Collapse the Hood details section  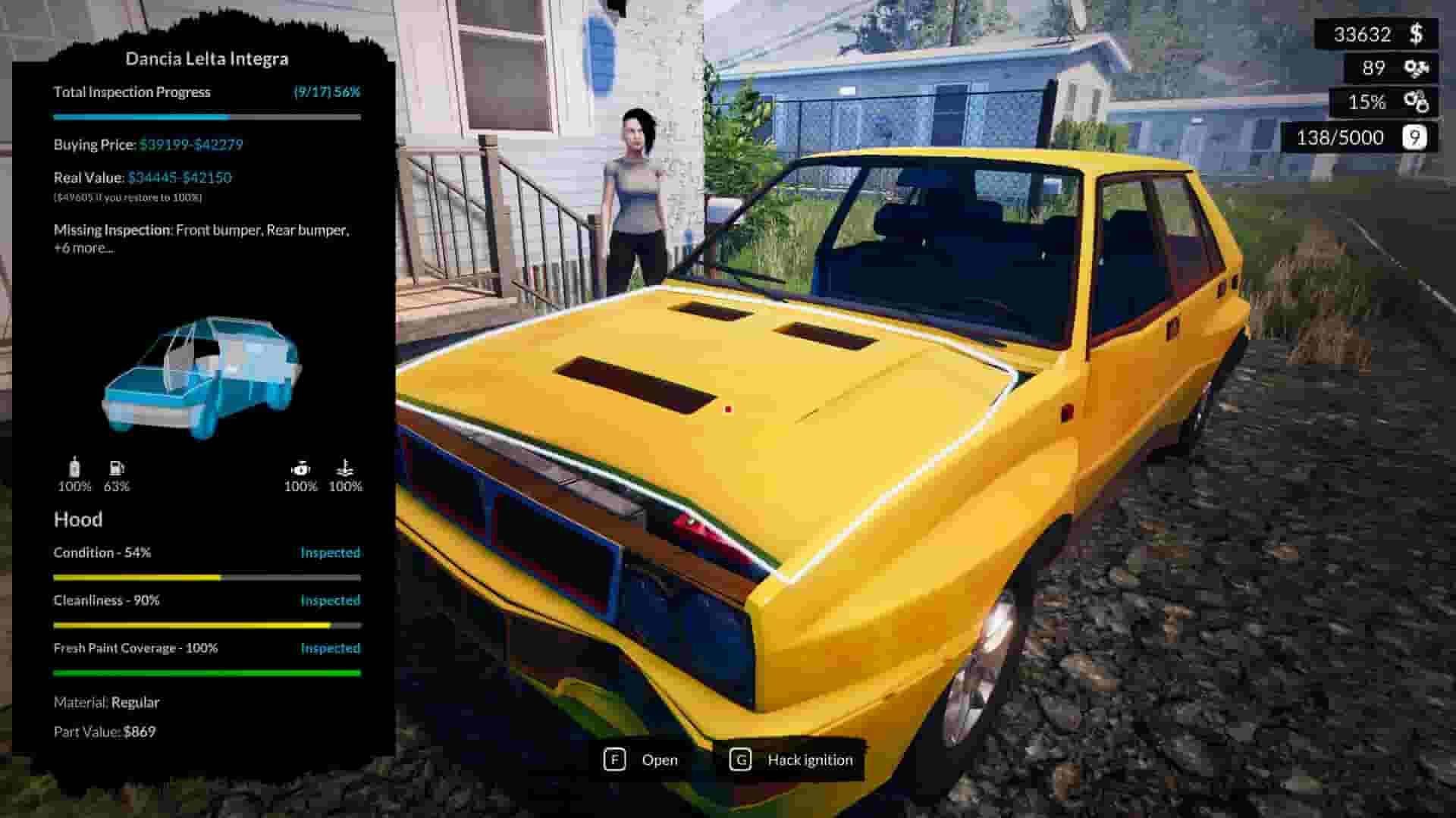point(77,520)
